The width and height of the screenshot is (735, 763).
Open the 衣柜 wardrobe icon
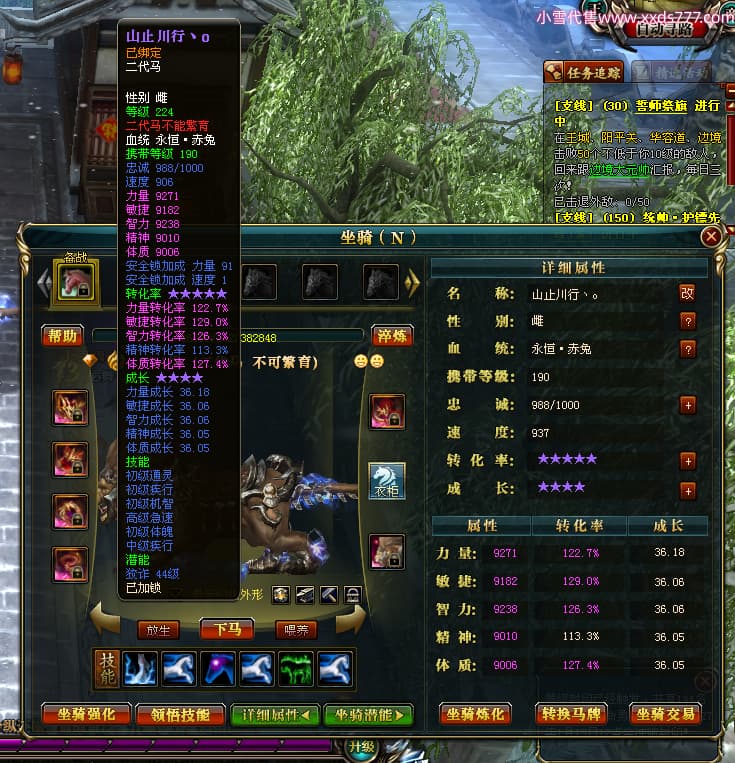(x=387, y=480)
